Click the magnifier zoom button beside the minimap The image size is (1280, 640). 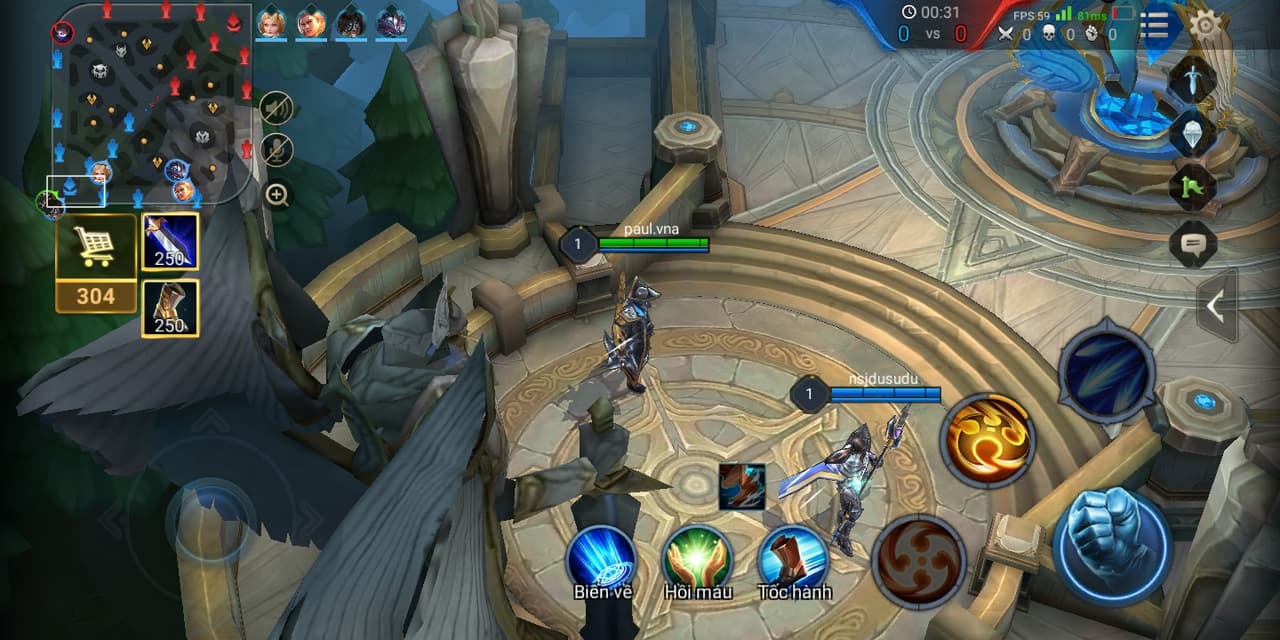[277, 195]
